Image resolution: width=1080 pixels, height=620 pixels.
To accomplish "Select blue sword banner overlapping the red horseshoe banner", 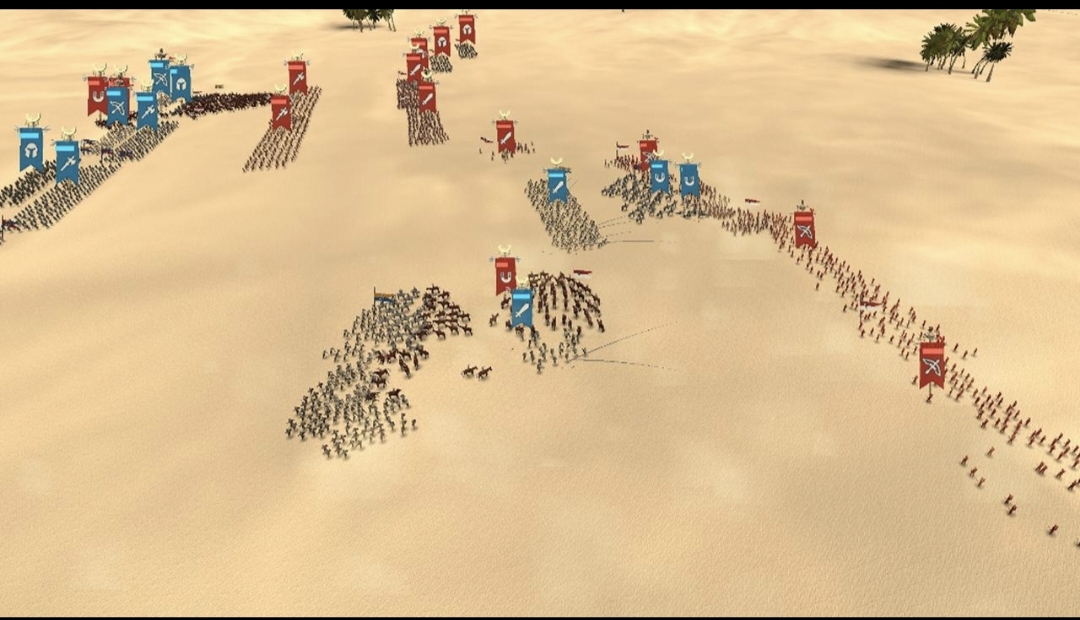I will 521,307.
